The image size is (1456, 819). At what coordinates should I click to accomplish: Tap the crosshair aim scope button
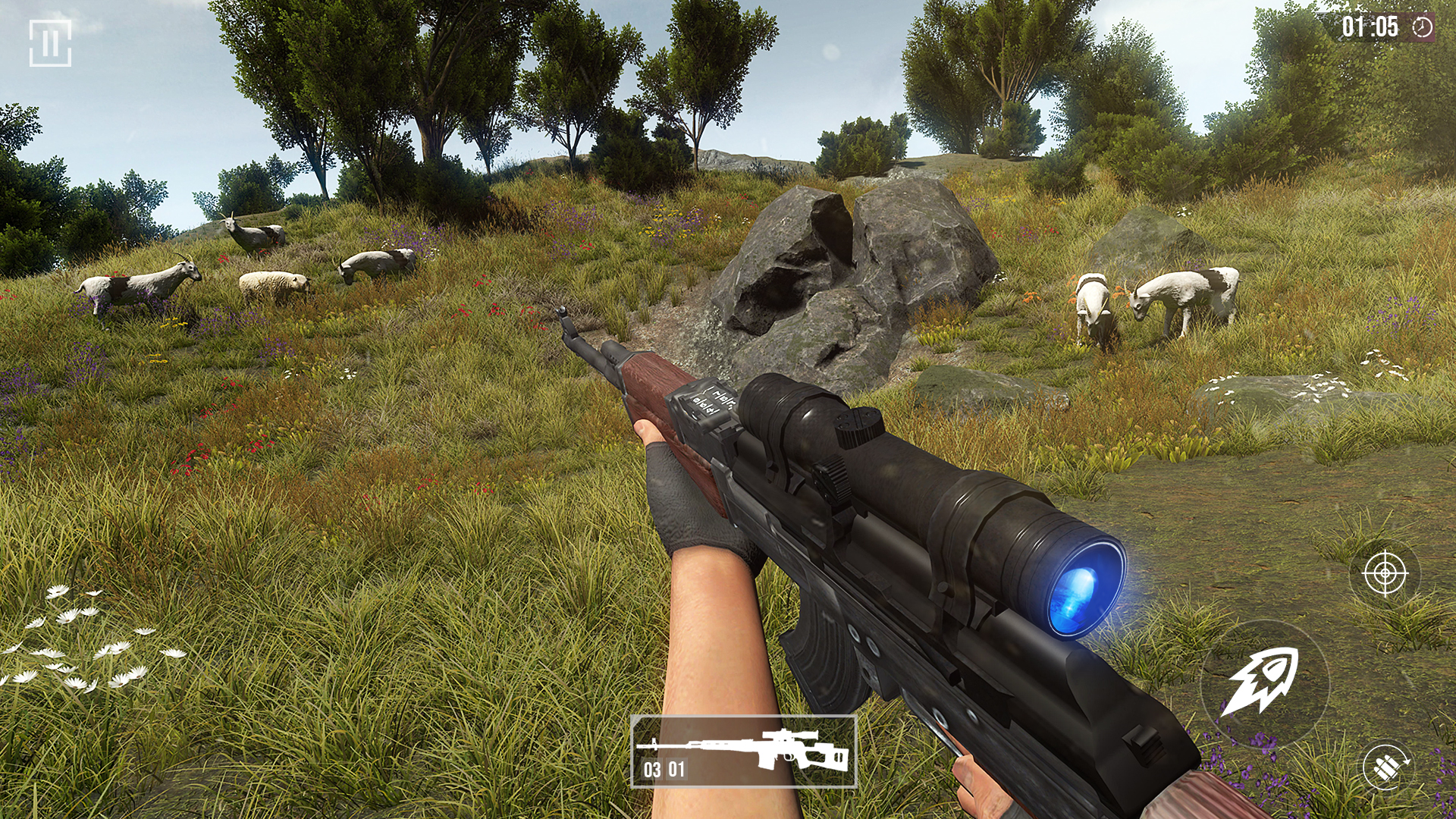point(1385,573)
